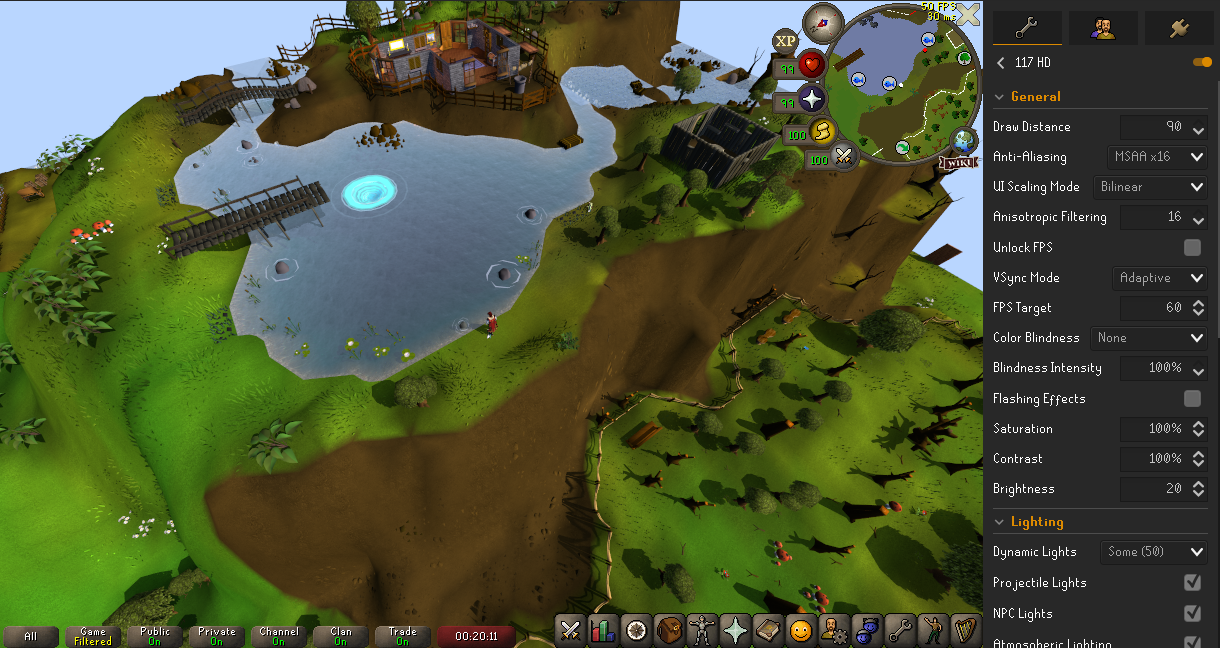Toggle the 117 HD plugin switch

tap(1202, 62)
